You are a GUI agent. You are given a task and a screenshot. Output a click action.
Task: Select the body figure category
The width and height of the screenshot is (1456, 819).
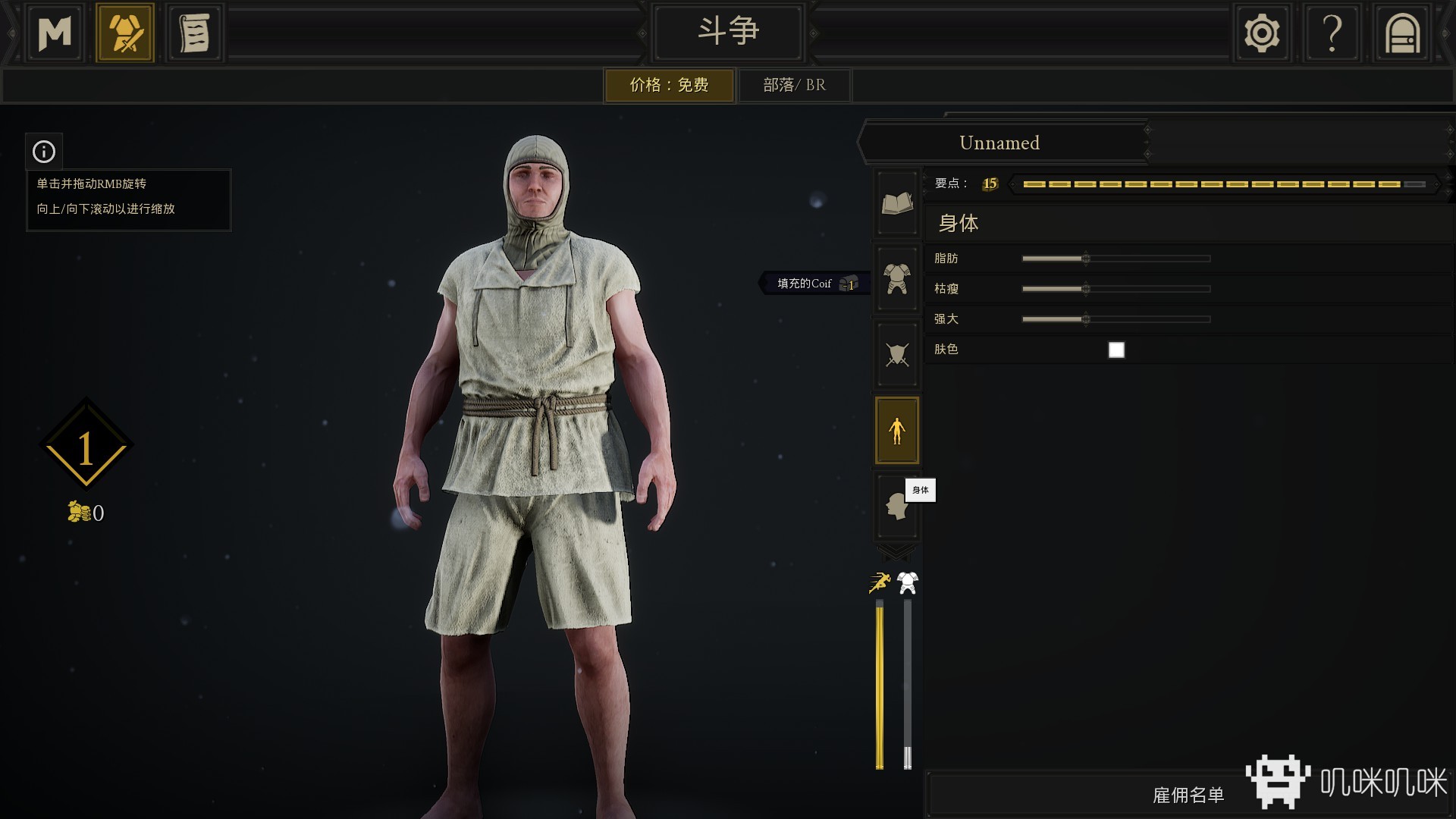click(x=897, y=430)
